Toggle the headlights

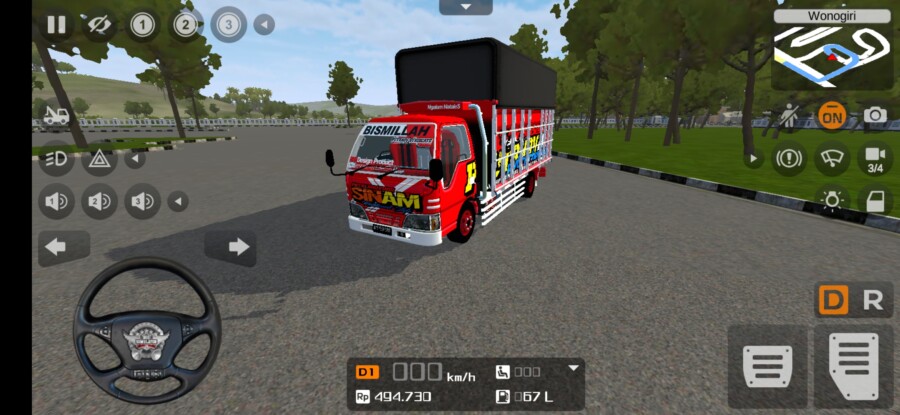(x=56, y=158)
